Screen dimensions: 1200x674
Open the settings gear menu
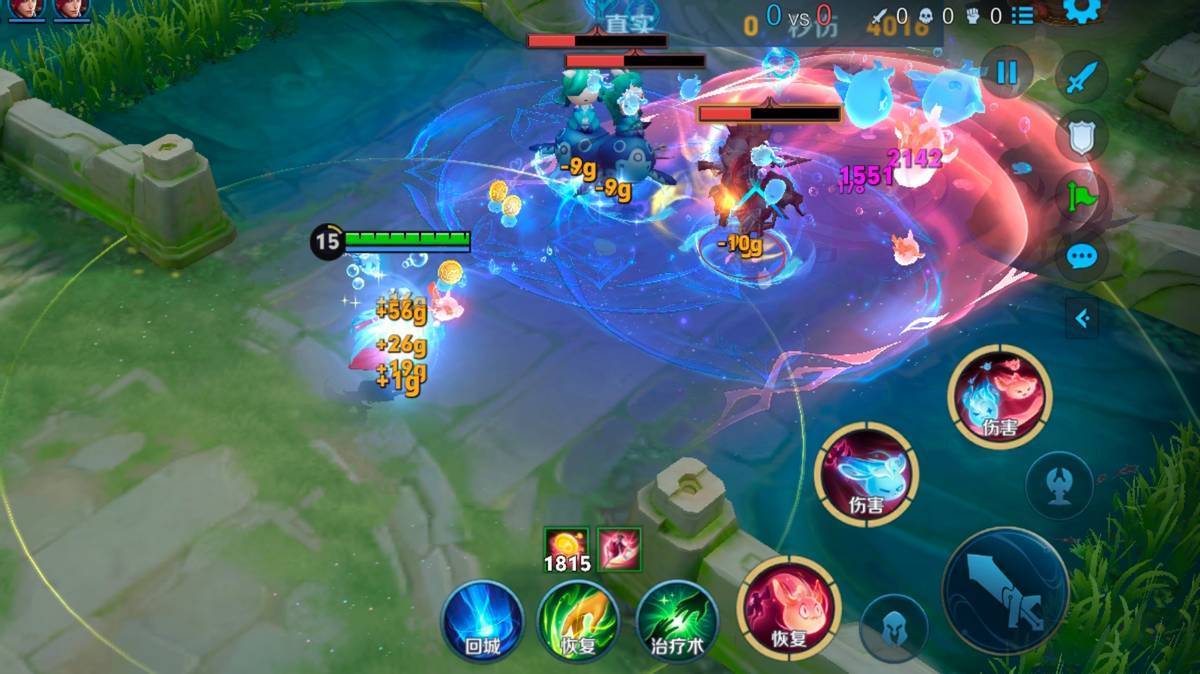(1081, 10)
